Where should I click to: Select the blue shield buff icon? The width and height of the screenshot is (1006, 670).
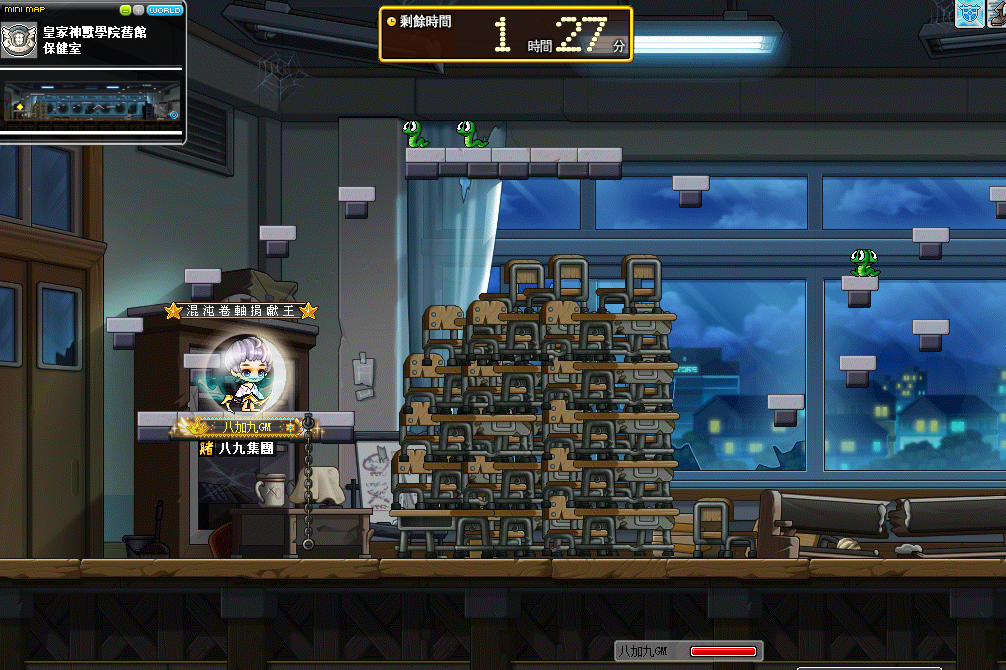(969, 13)
